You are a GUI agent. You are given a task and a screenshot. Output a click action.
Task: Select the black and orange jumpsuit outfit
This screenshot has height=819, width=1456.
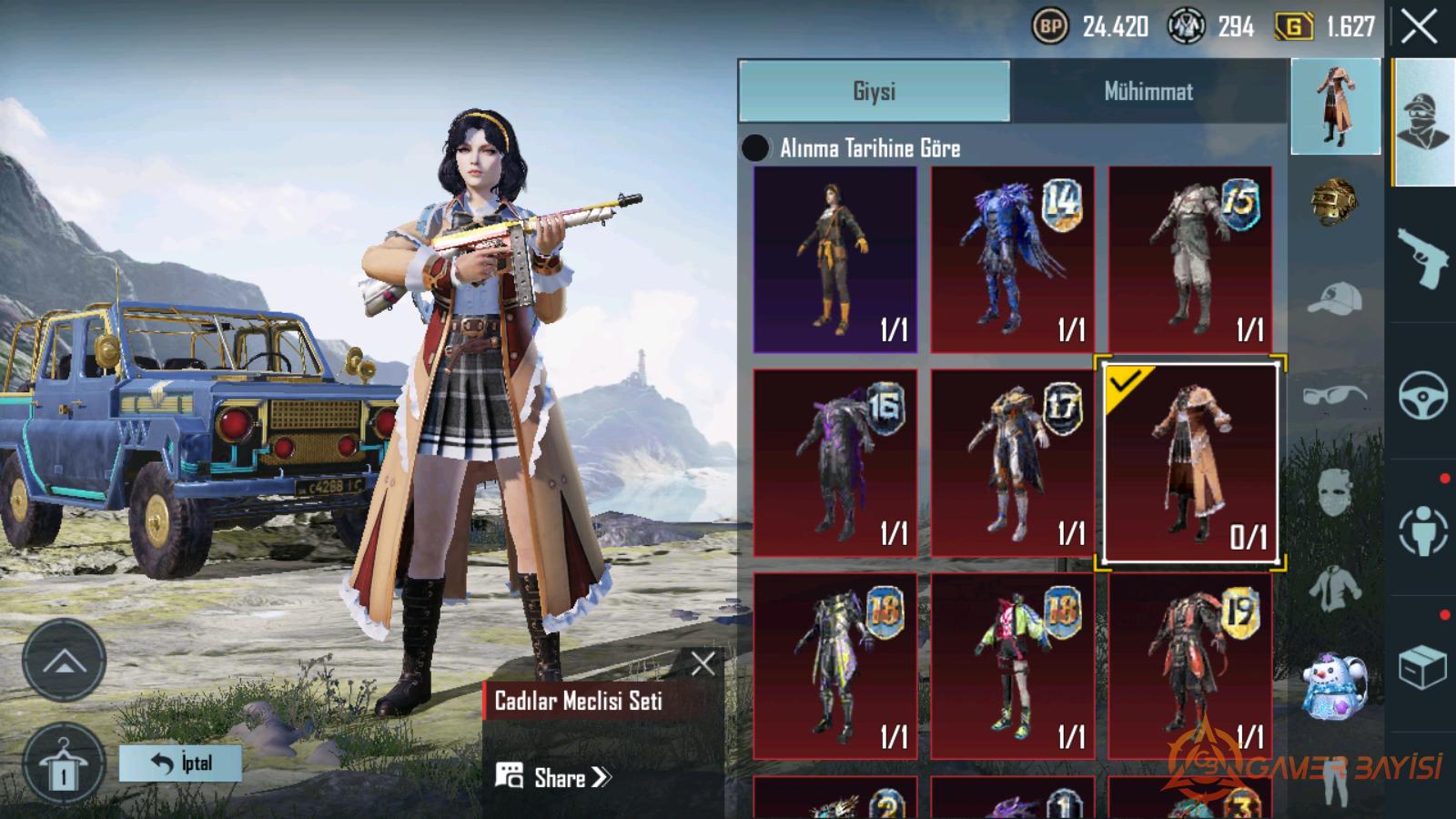(835, 259)
